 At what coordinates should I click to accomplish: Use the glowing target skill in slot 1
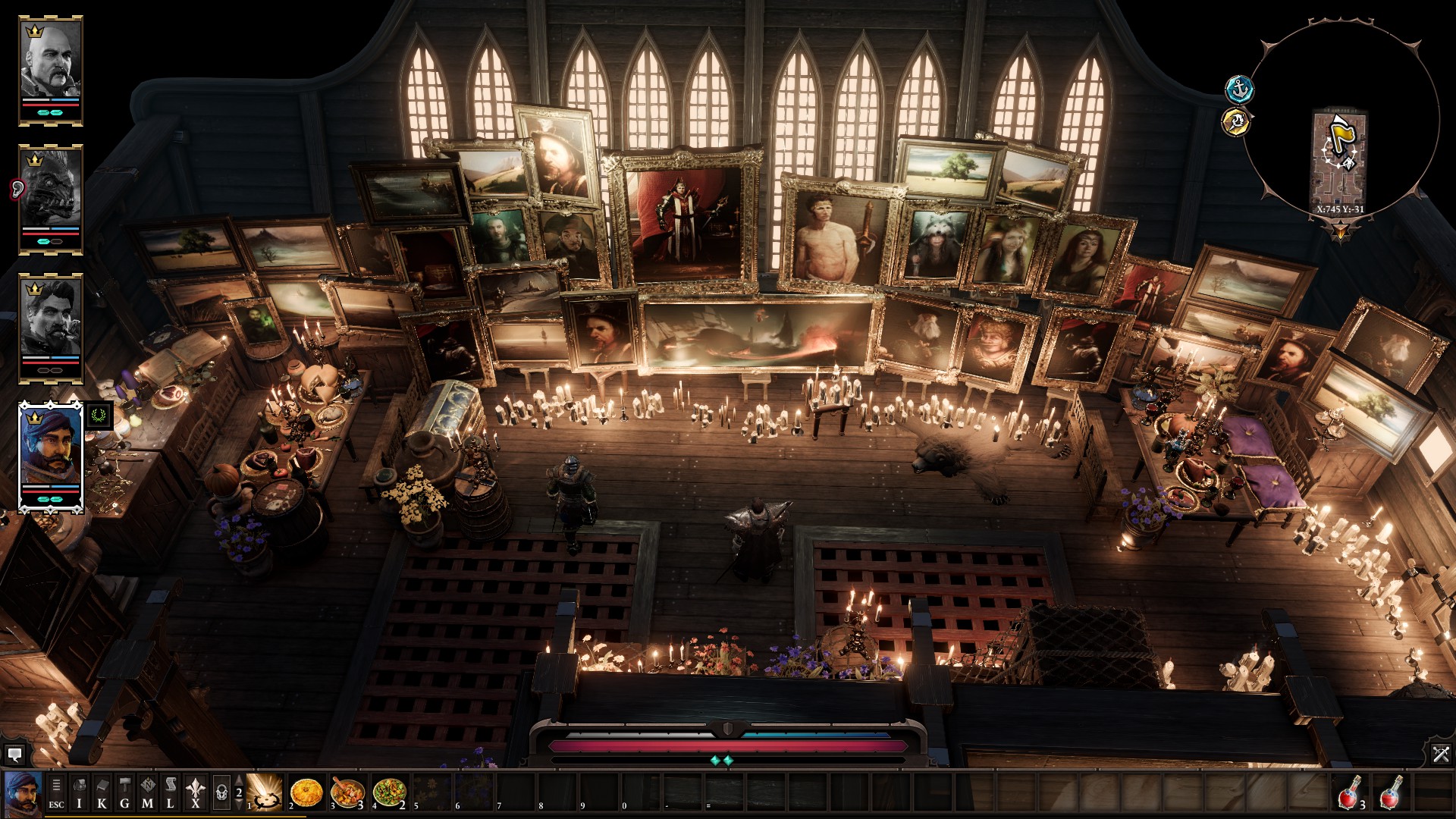tap(265, 793)
